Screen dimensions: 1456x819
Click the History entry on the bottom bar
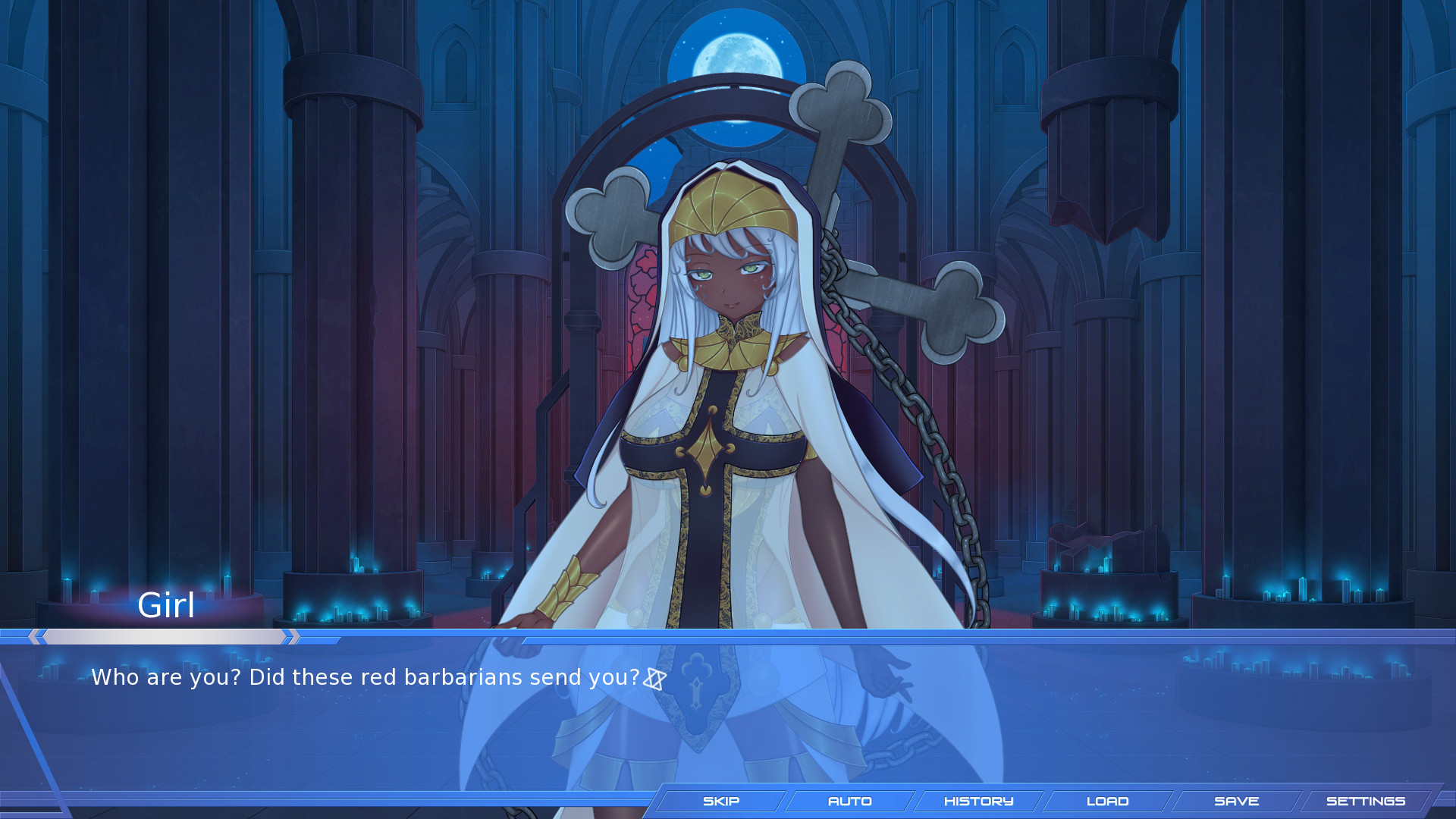click(979, 801)
